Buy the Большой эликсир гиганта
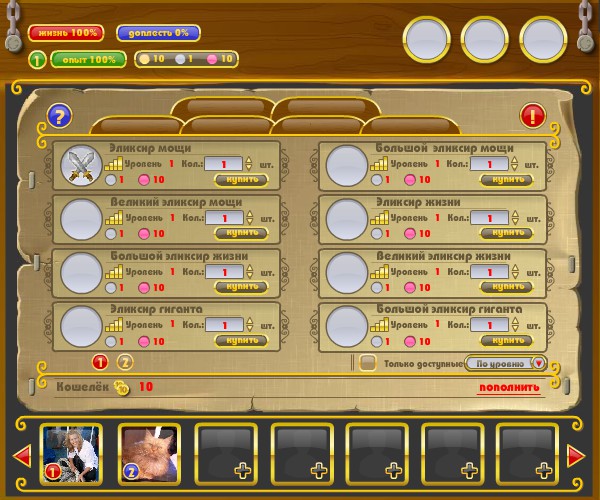 [506, 340]
